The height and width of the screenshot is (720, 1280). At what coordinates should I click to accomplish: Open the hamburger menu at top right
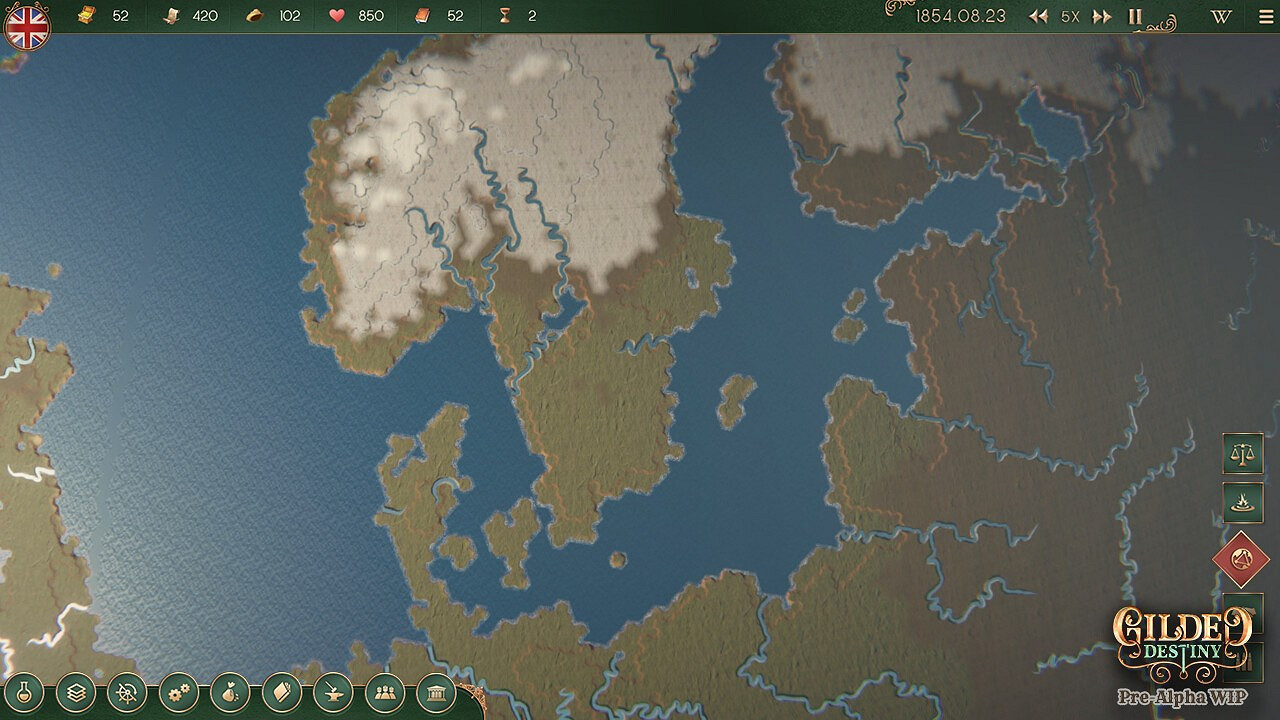1265,17
